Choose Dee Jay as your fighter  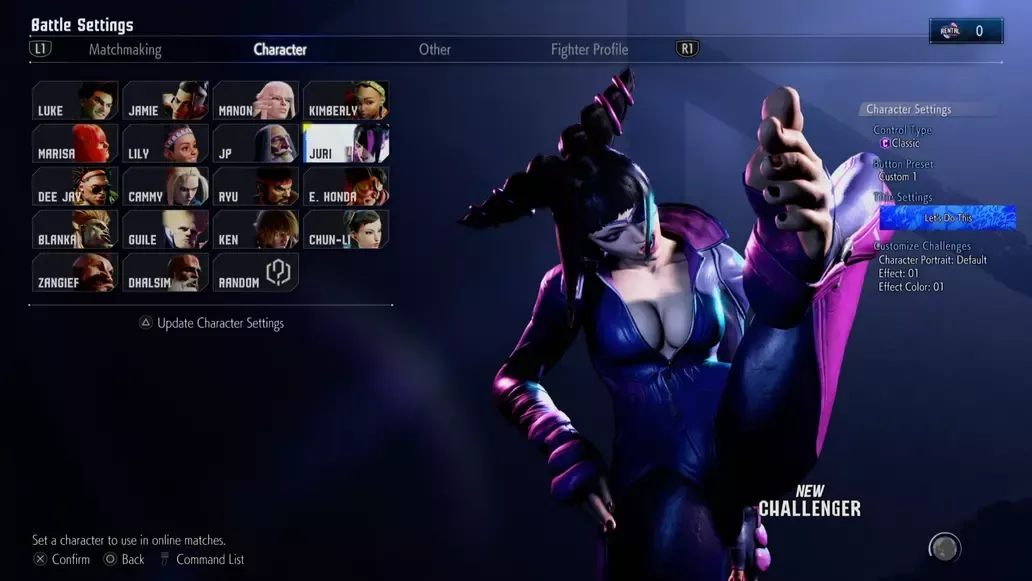tap(75, 187)
